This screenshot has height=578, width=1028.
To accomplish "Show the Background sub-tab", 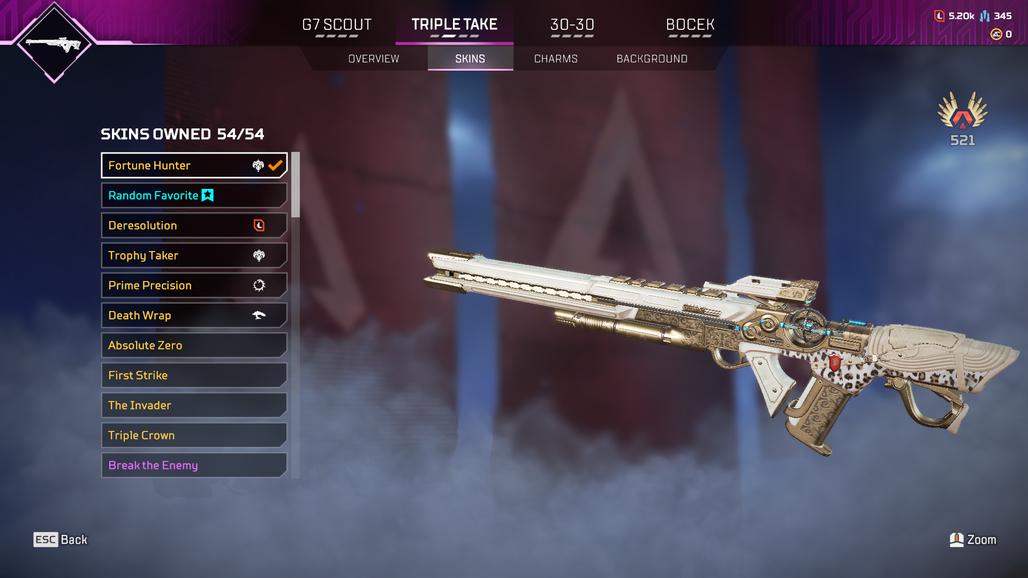I will coord(652,59).
